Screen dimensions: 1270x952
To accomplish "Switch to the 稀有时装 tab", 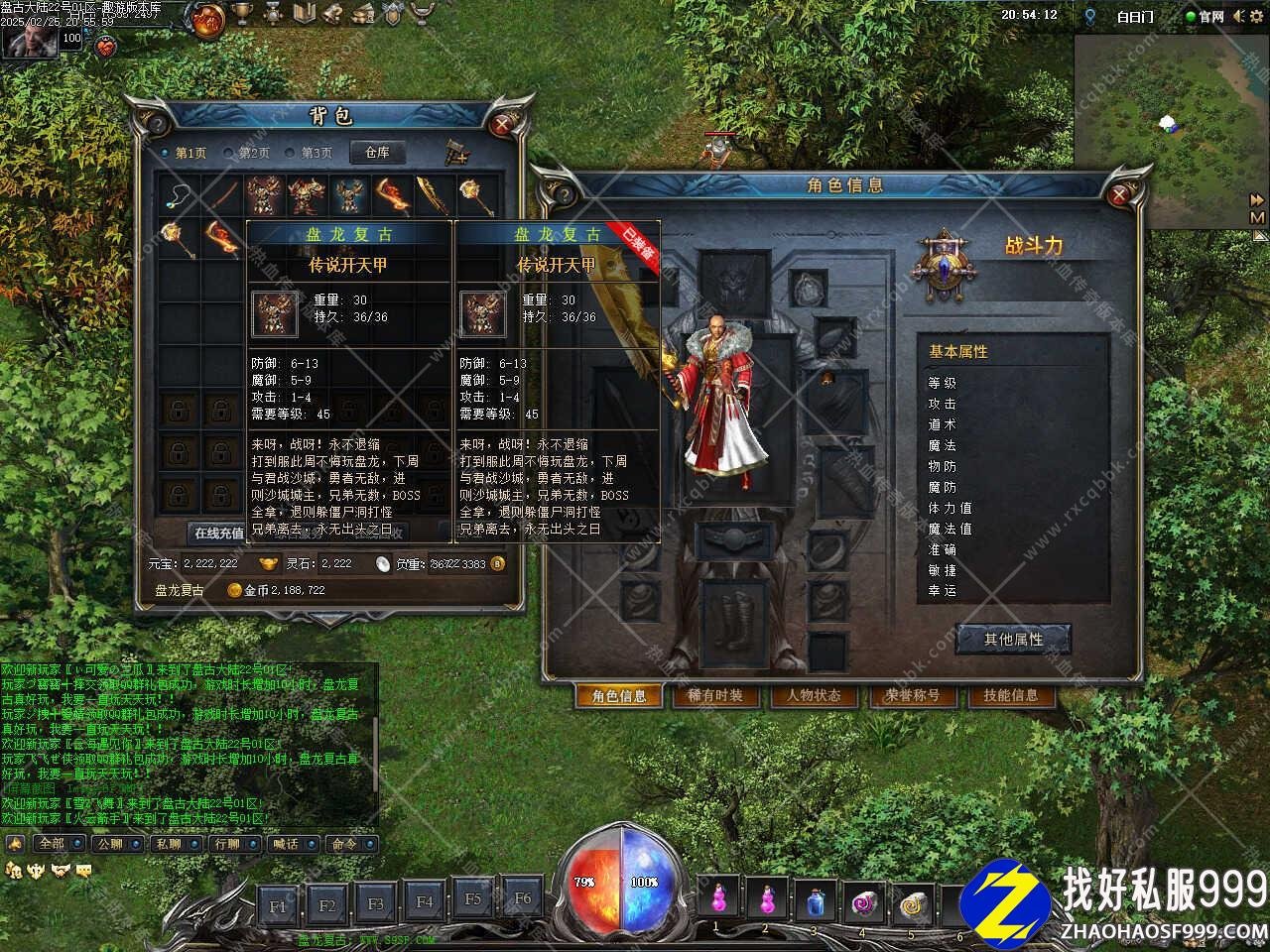I will point(715,695).
